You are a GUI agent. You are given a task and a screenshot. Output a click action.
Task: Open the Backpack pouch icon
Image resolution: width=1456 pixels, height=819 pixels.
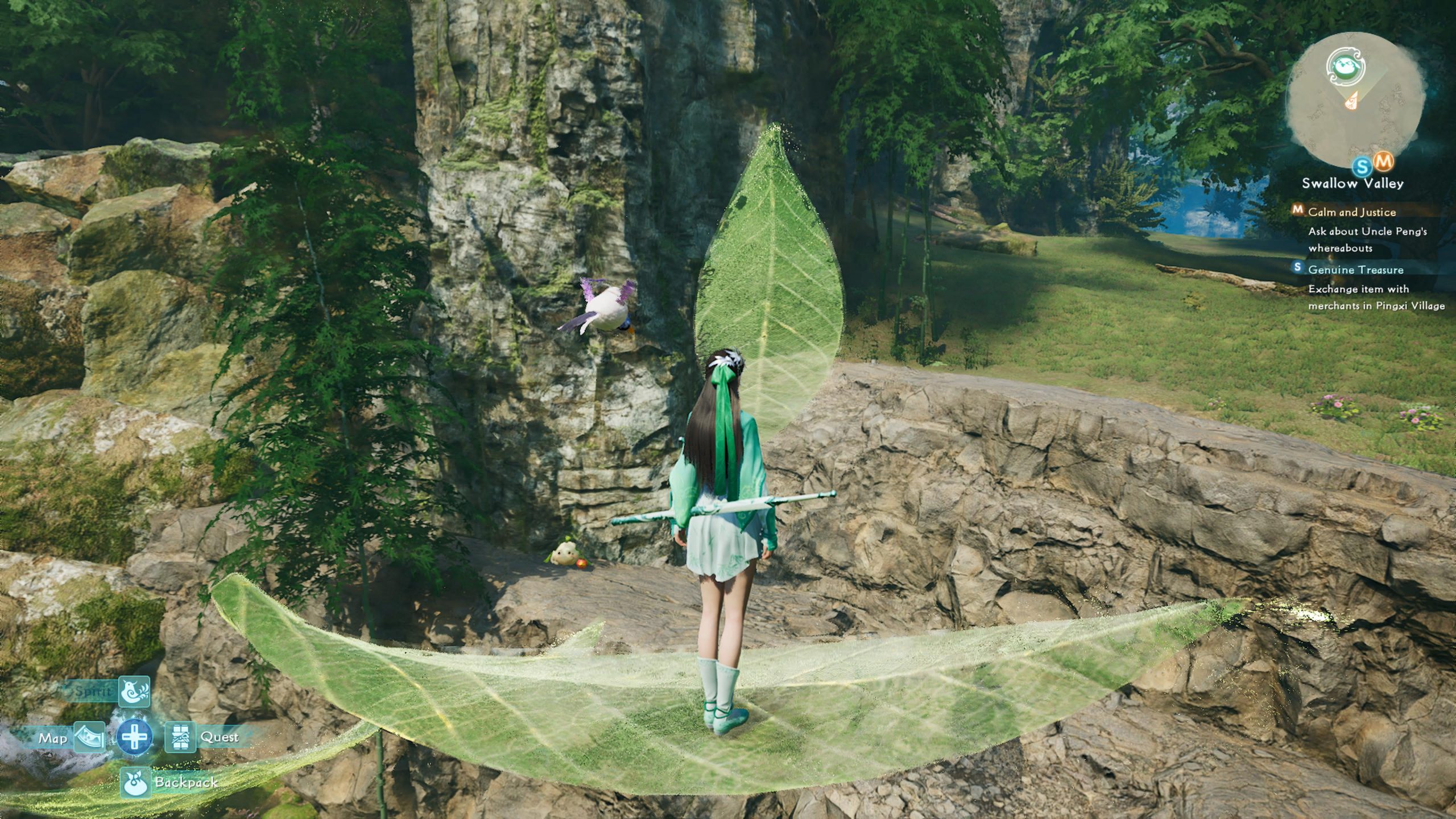135,782
